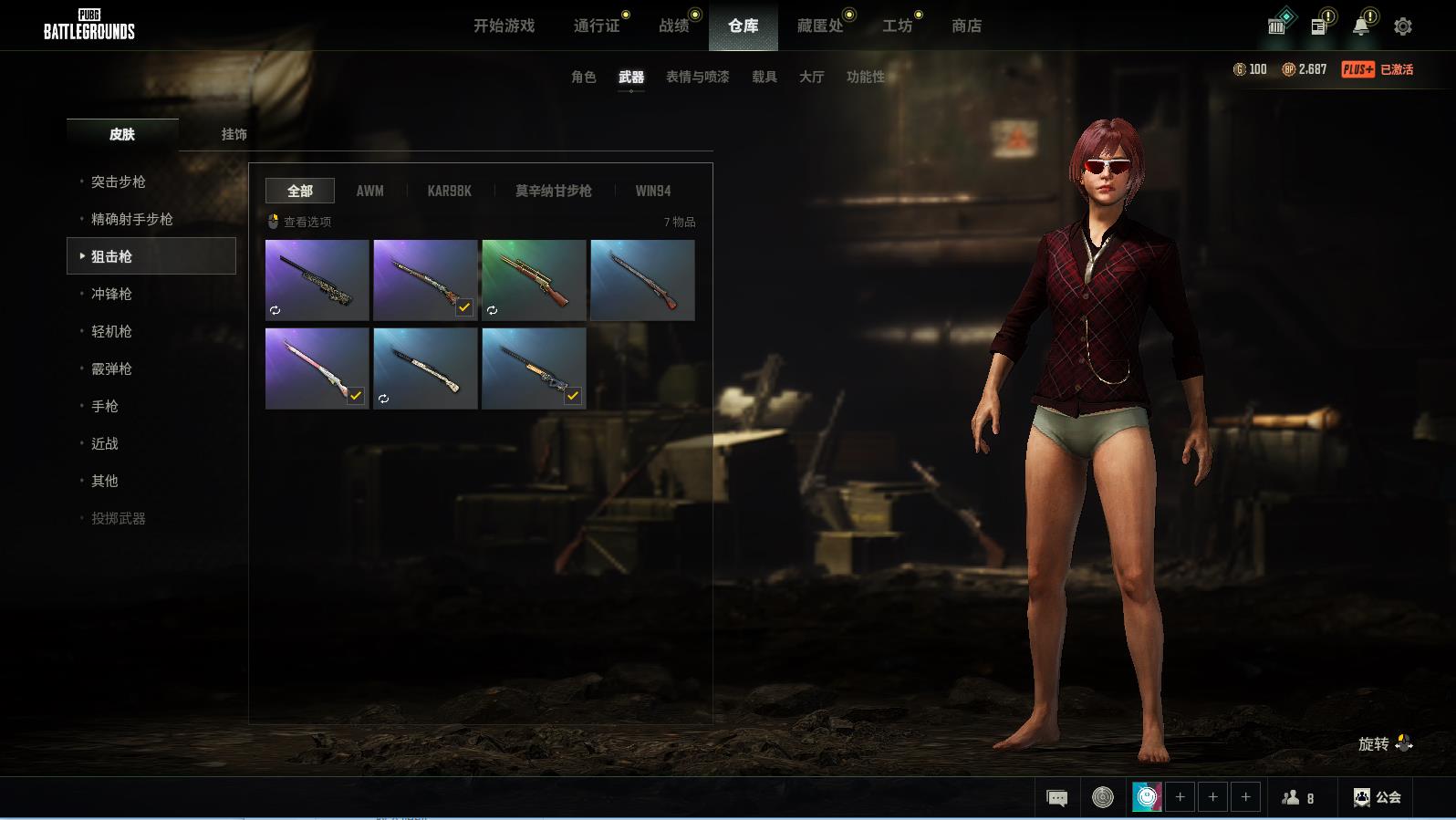Select the 冲锋枪 SMG category
This screenshot has width=1456, height=820.
[111, 294]
